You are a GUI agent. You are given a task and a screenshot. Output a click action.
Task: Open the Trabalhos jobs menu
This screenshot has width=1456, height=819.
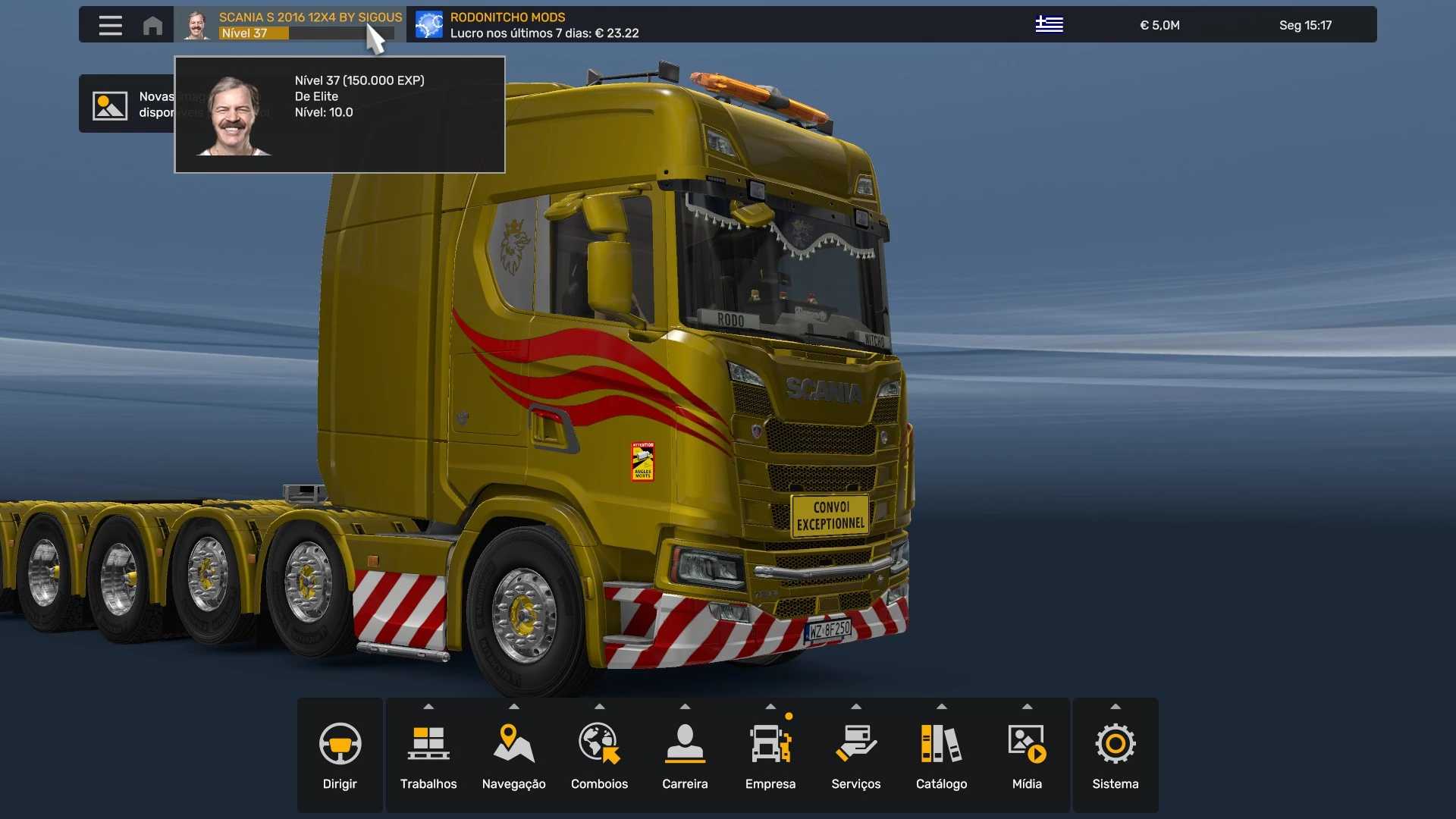point(428,755)
